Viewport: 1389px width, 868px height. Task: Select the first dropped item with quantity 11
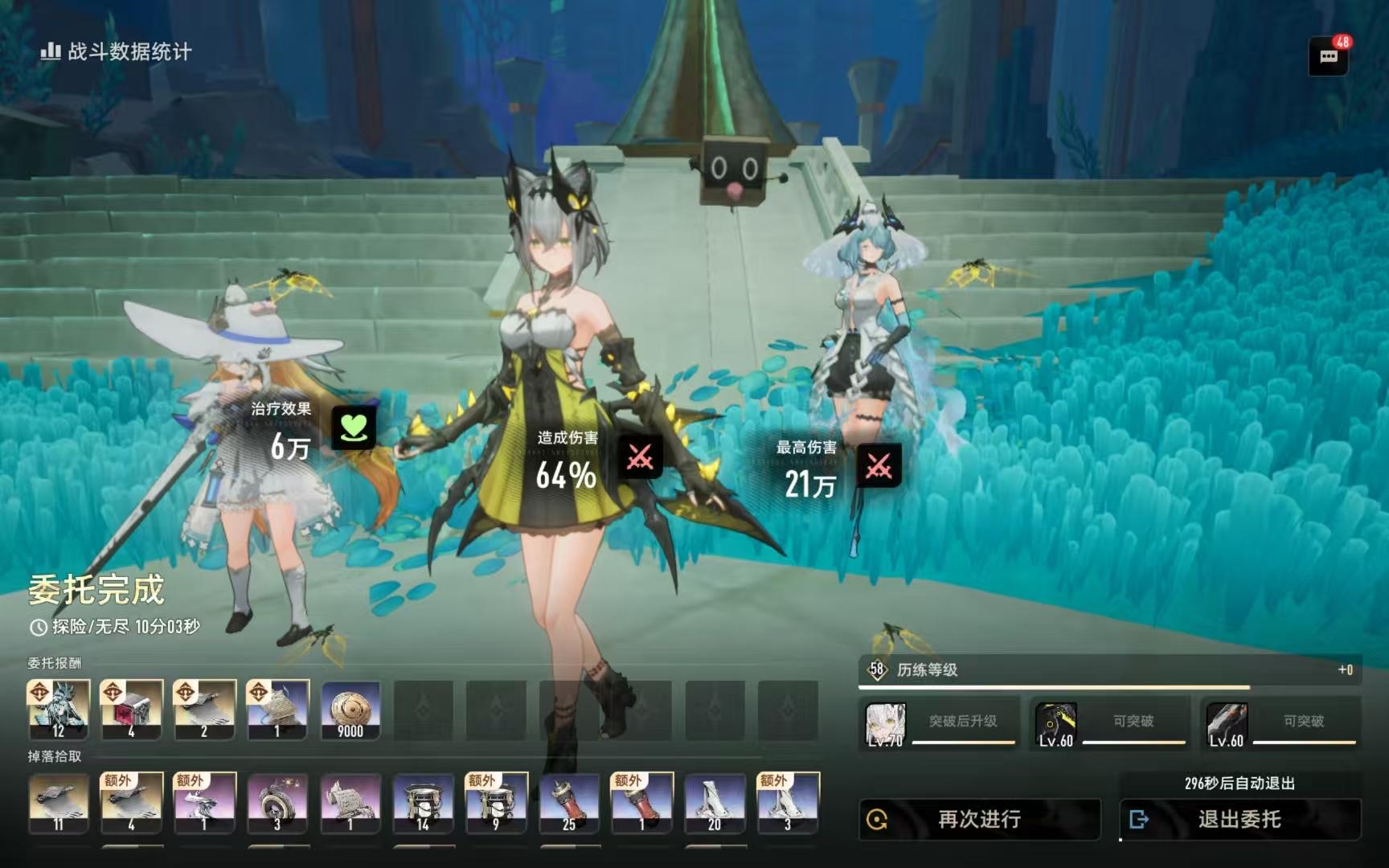[x=59, y=803]
